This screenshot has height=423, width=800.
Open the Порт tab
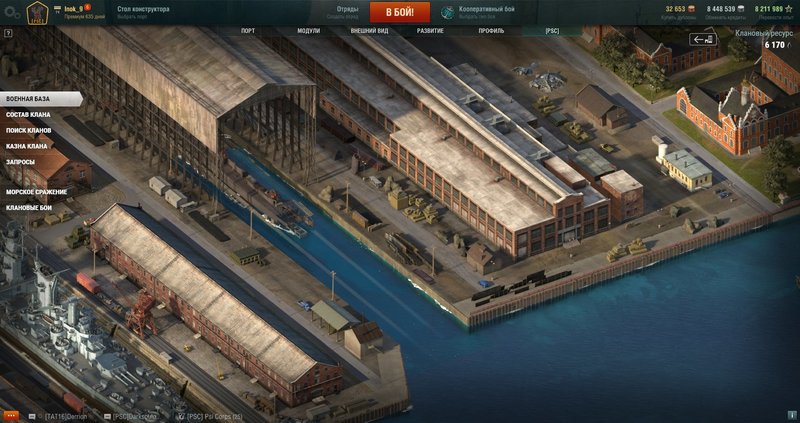248,31
